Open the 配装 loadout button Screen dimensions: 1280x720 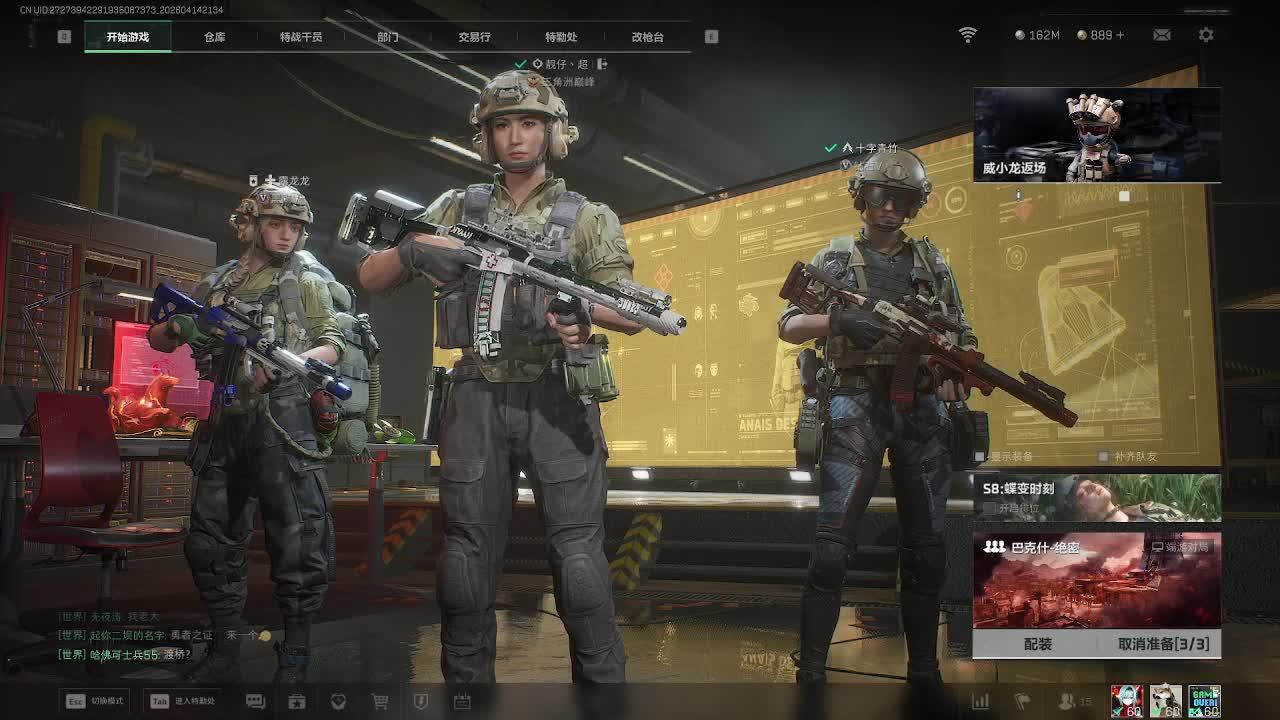pyautogui.click(x=1038, y=644)
